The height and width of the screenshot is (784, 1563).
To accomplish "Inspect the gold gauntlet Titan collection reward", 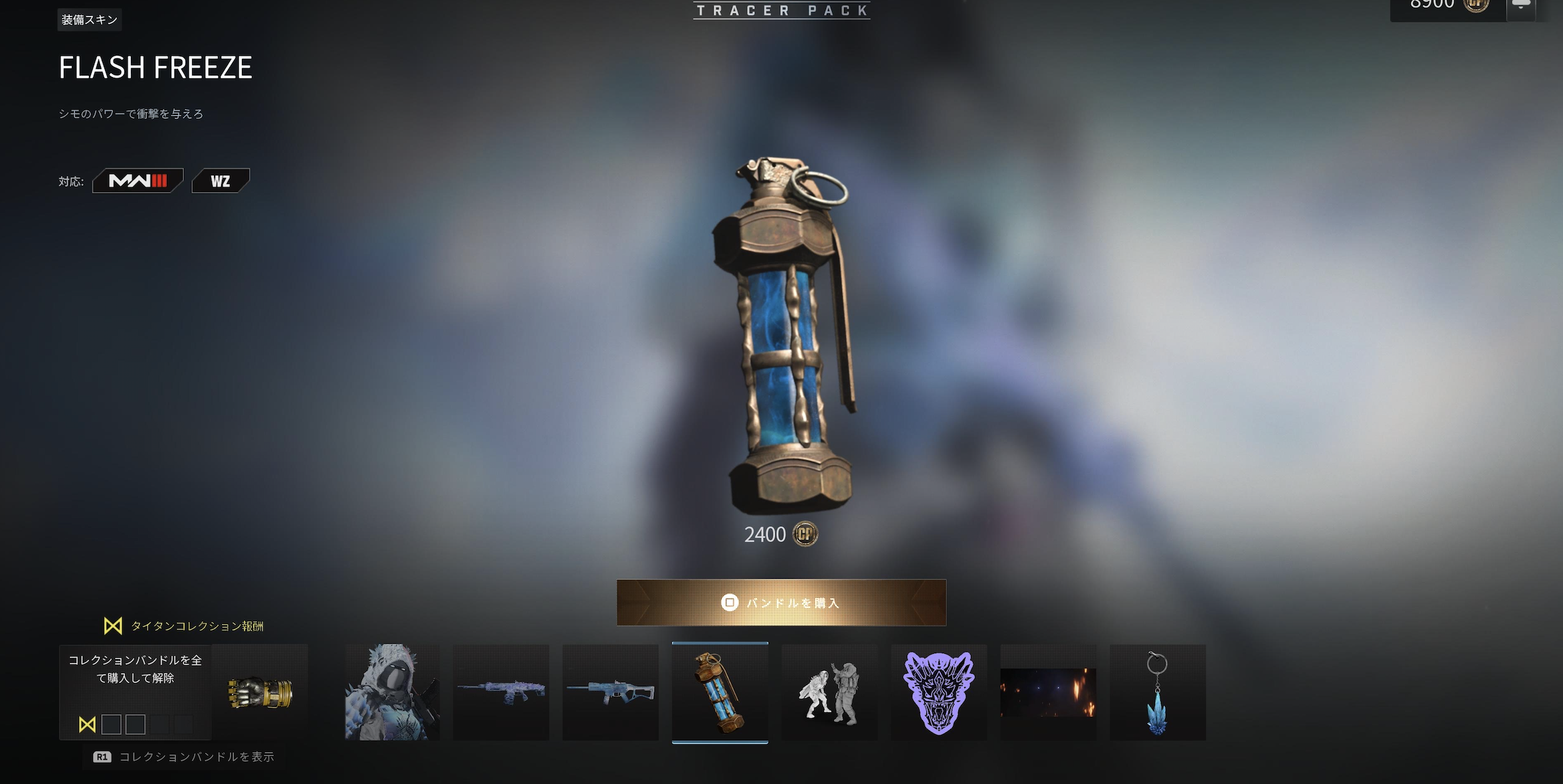I will click(x=260, y=692).
